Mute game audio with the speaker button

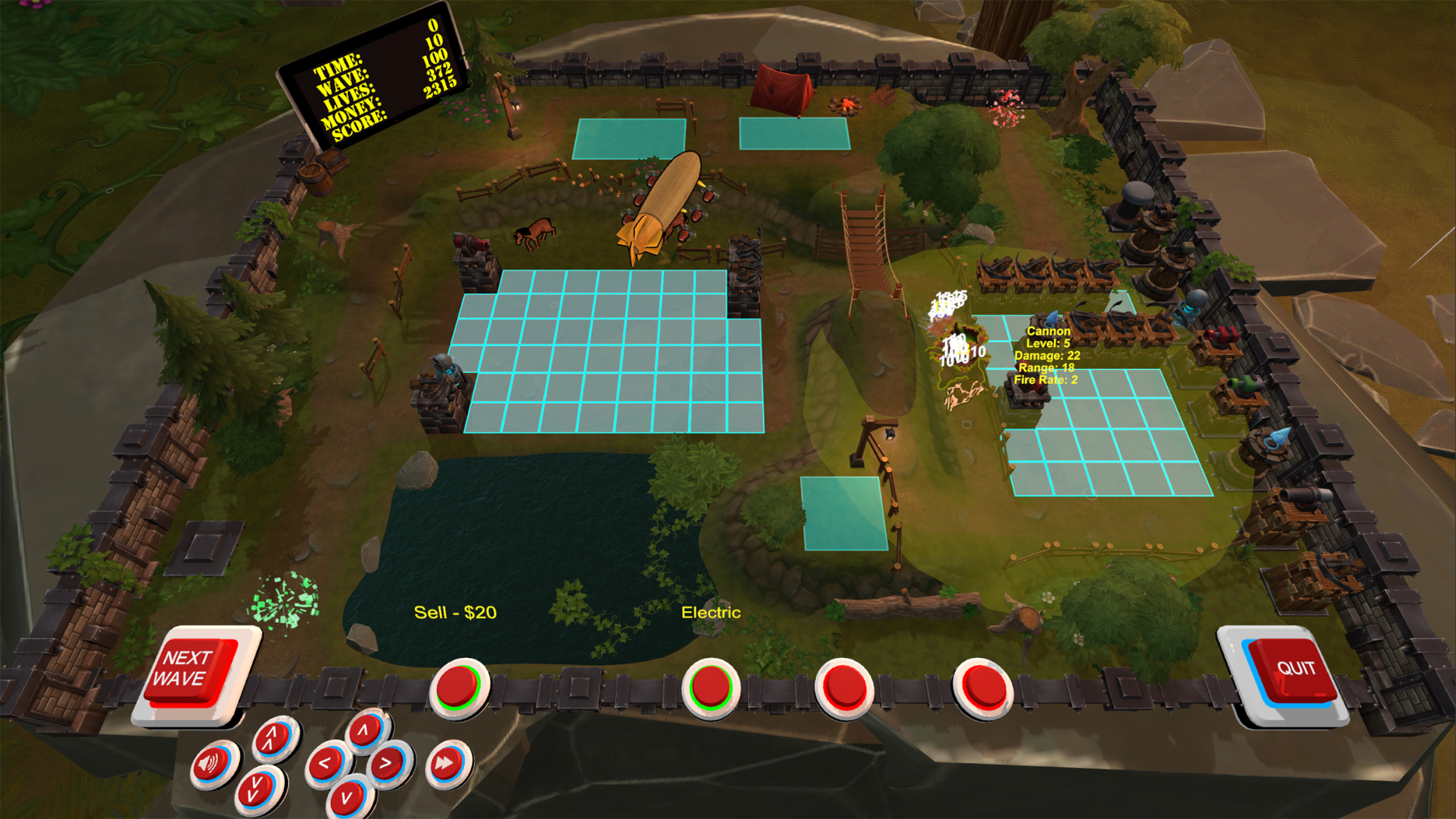pos(212,763)
